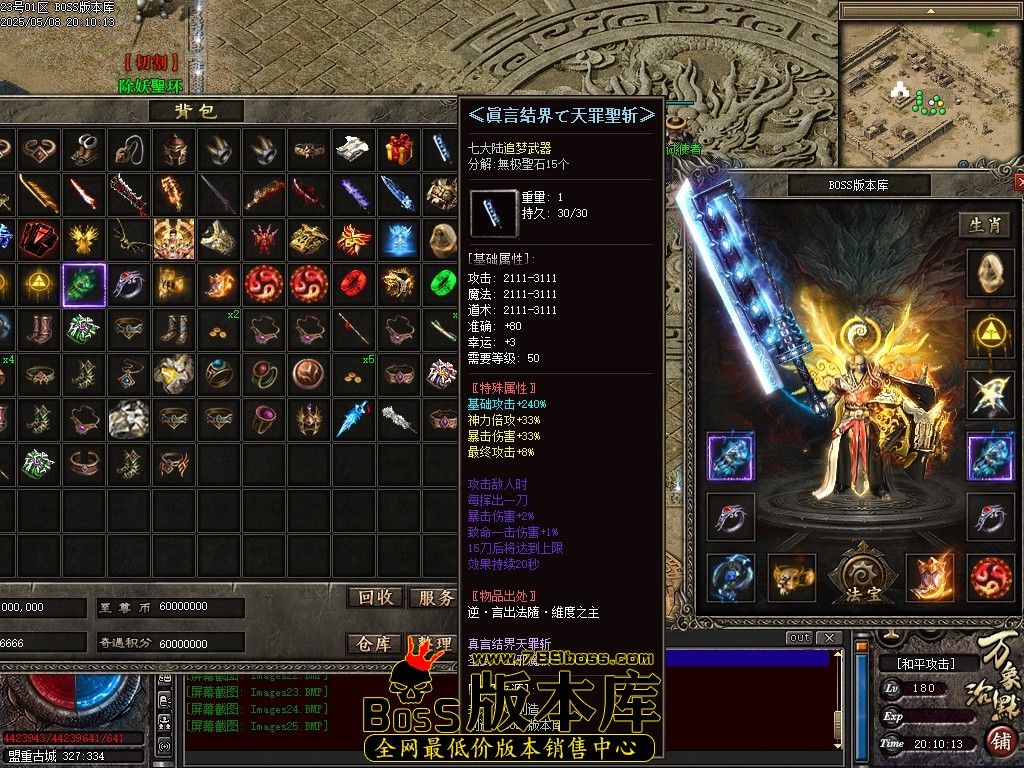Screen dimensions: 1024x768
Task: Click the 回收 recycle button
Action: (x=375, y=597)
